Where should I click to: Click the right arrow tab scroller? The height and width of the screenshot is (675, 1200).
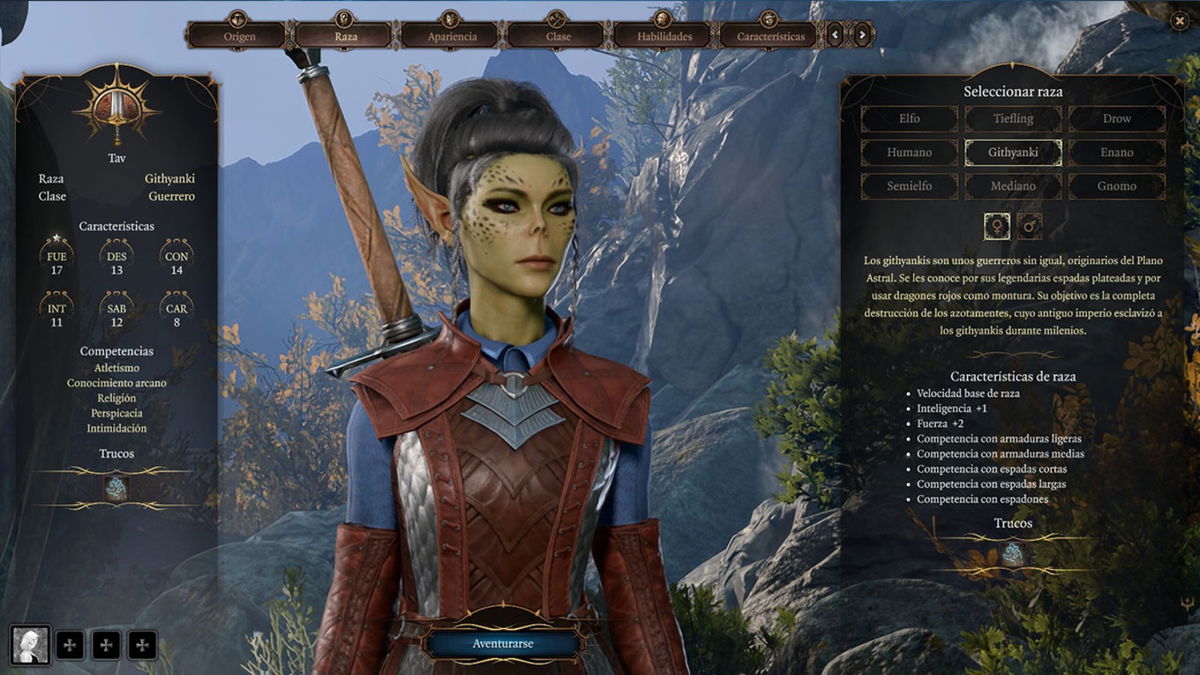862,36
